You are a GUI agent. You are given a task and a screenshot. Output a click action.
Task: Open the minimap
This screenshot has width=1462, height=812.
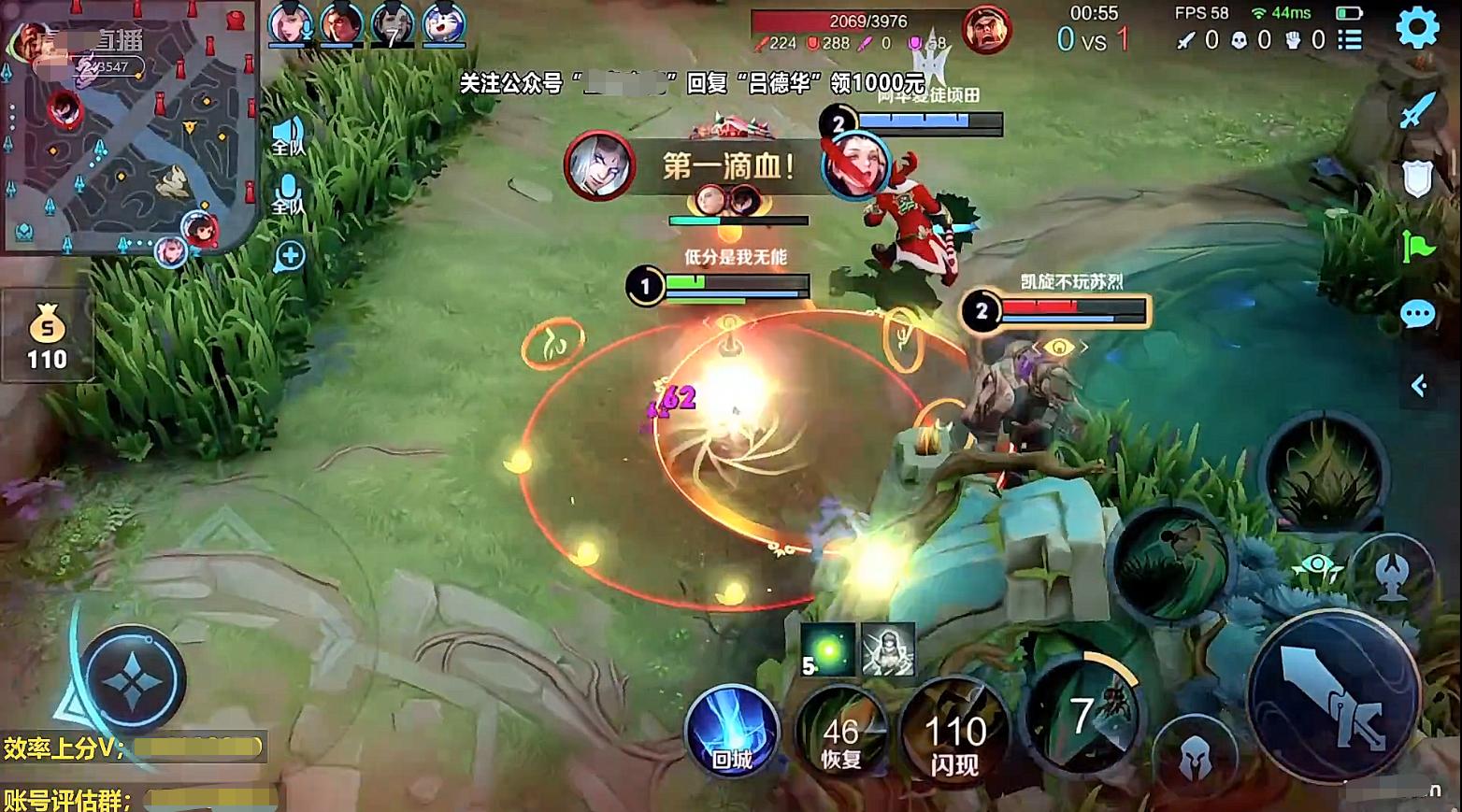point(129,126)
